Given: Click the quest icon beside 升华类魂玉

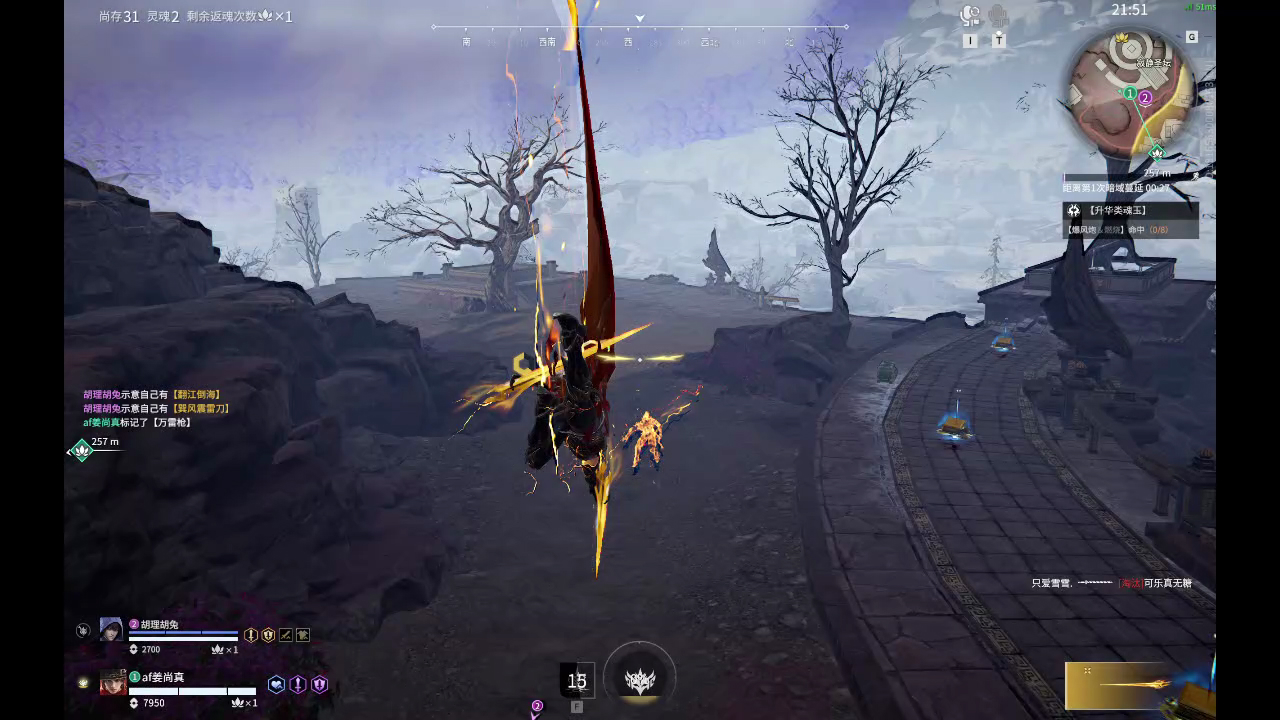Looking at the screenshot, I should pyautogui.click(x=1074, y=211).
